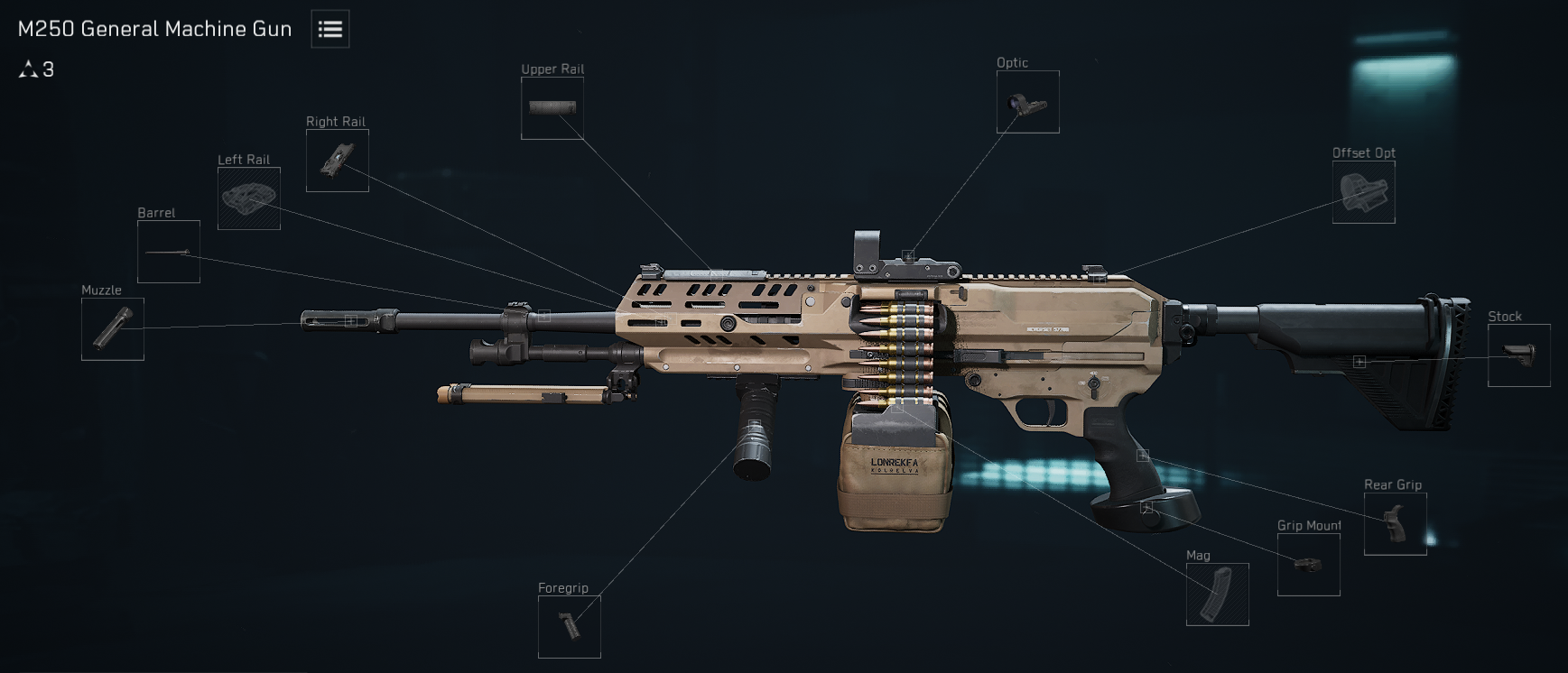The height and width of the screenshot is (673, 1568).
Task: Open the Grip Mount attachment slot
Action: [1309, 565]
